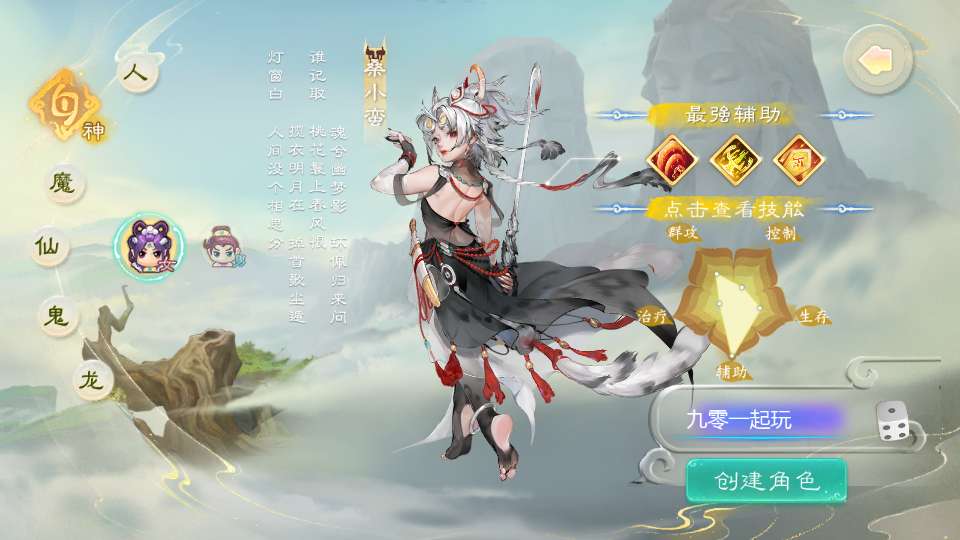Choose the pink-haired character portrait
Viewport: 960px width, 540px height.
(222, 245)
